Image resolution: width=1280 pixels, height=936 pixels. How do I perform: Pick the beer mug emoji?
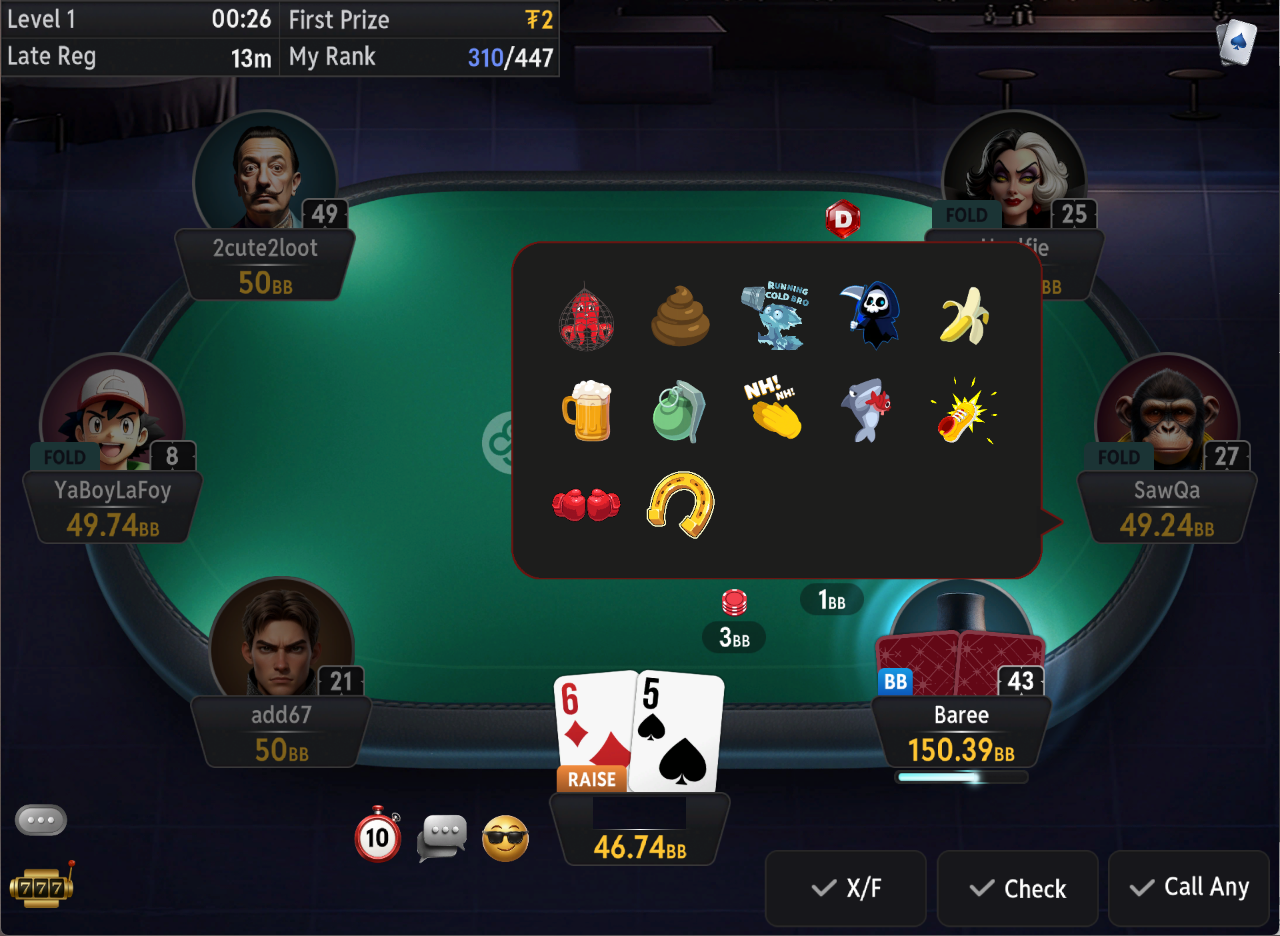click(586, 411)
